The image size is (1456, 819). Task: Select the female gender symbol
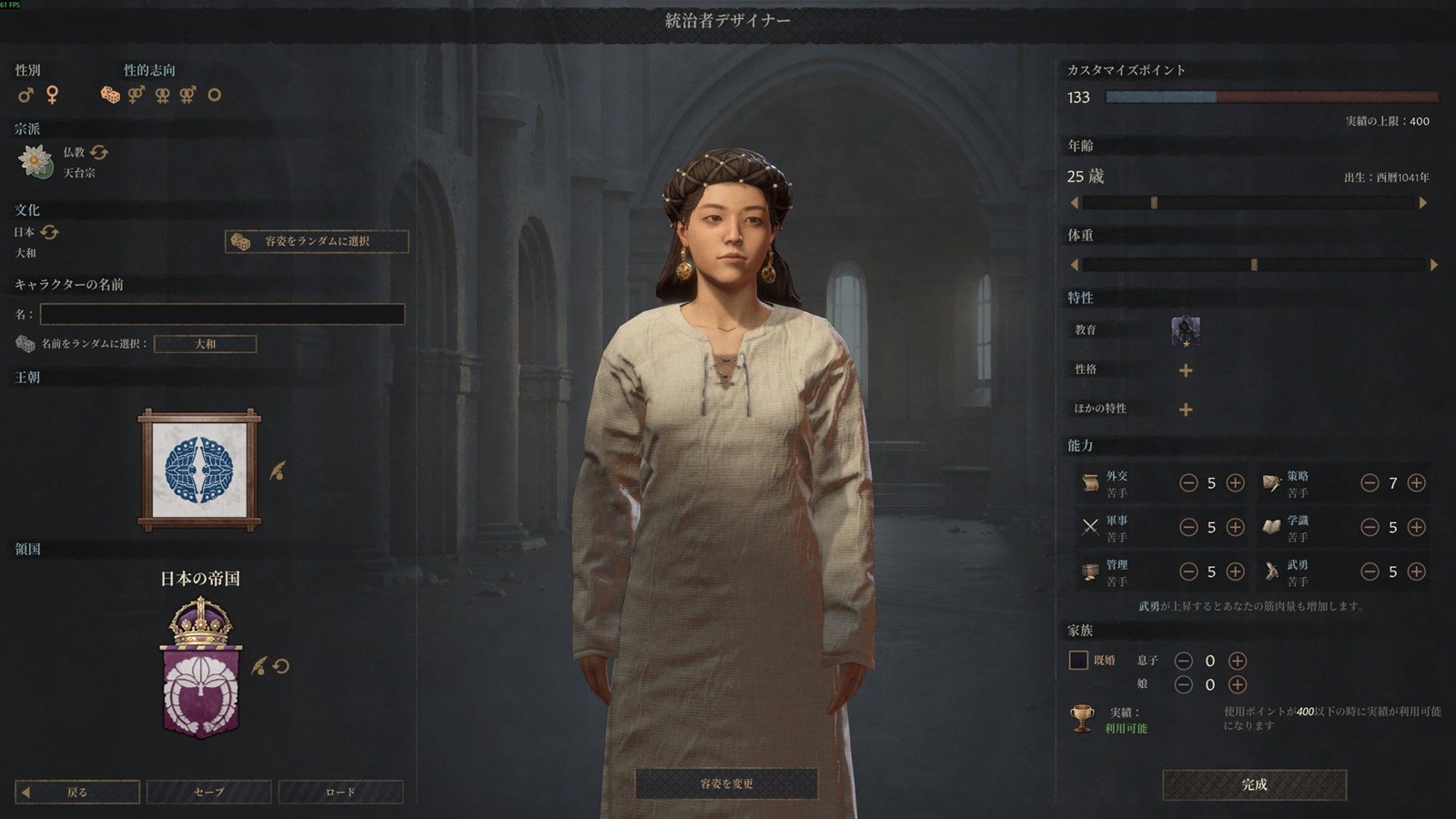(53, 95)
